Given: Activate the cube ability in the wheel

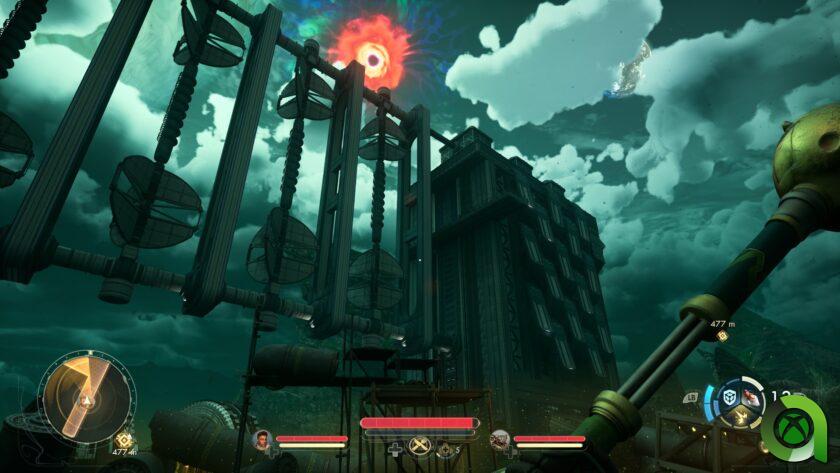Looking at the screenshot, I should click(x=729, y=395).
